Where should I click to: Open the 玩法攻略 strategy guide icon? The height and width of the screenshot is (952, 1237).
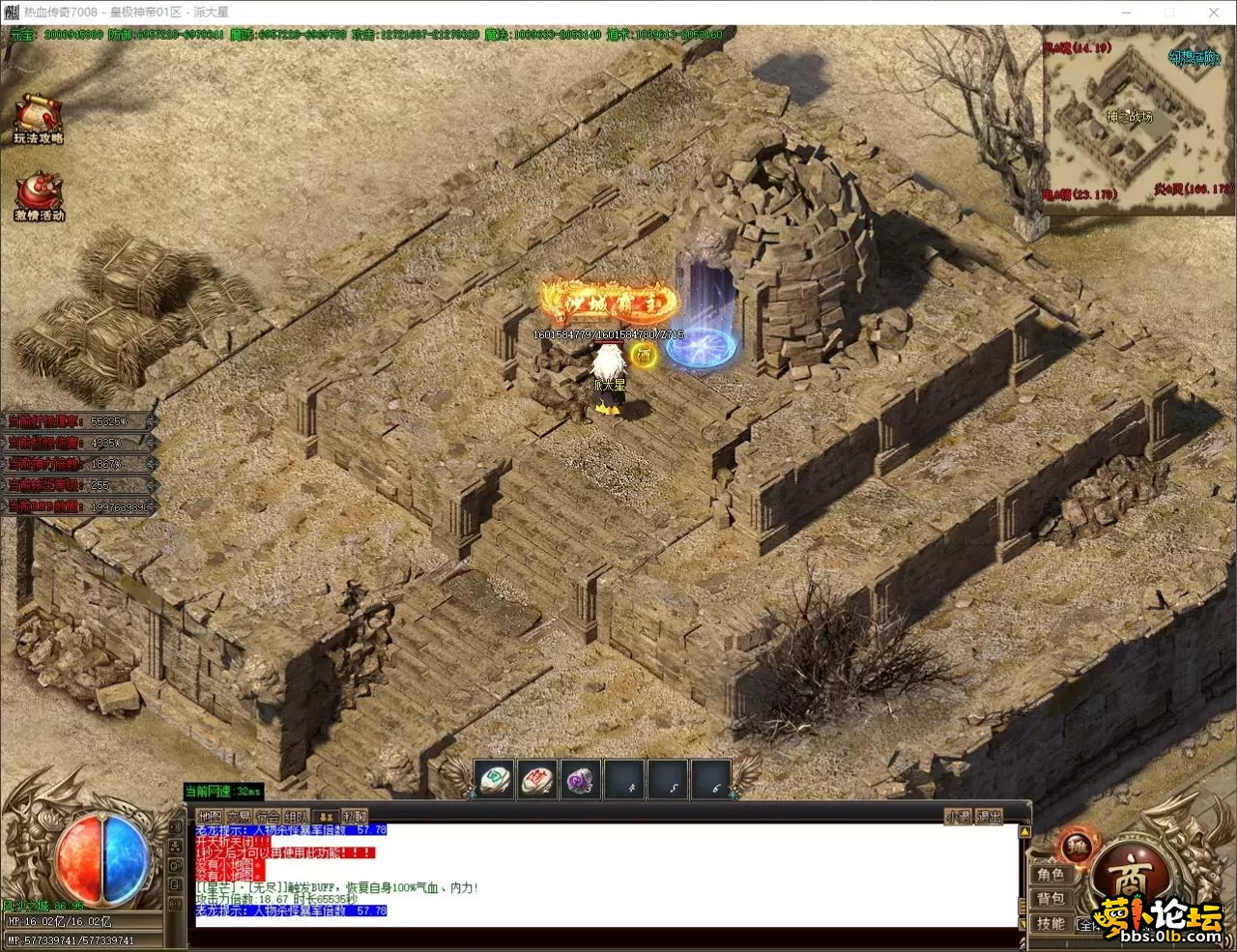[x=38, y=118]
